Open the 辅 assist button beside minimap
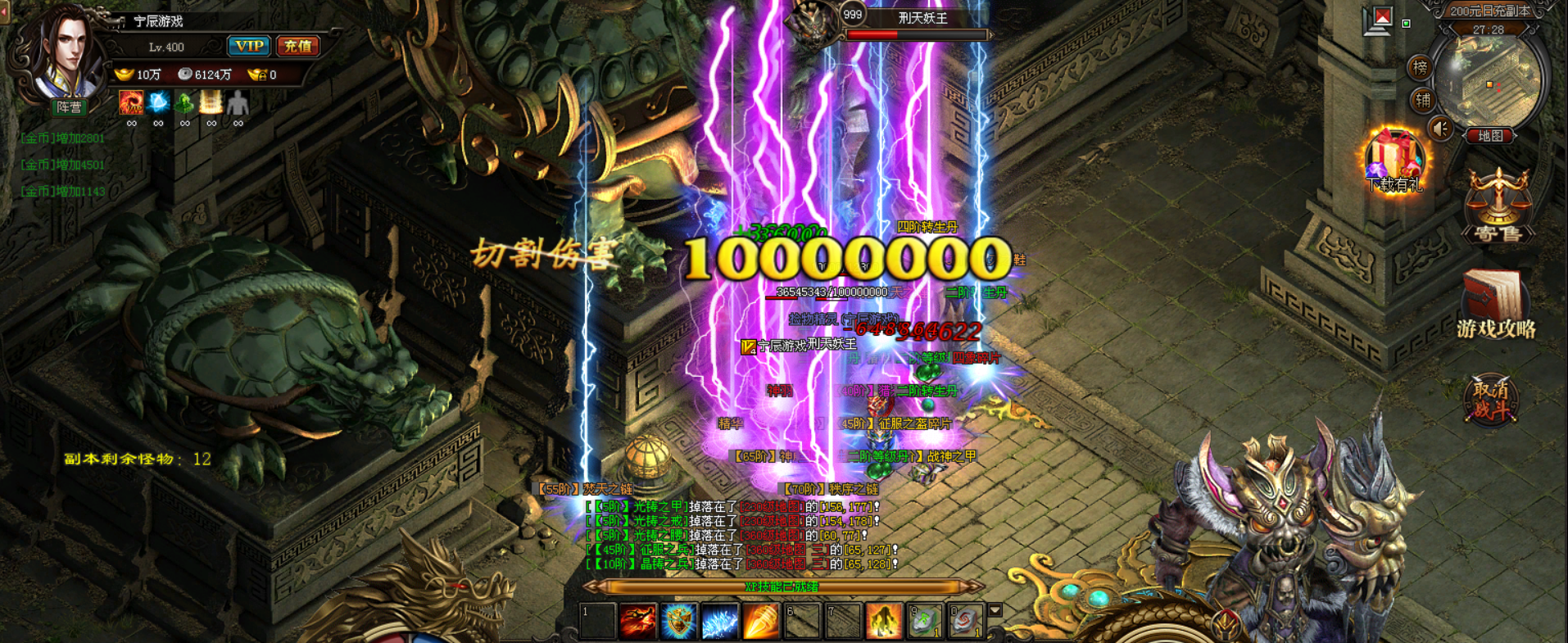This screenshot has width=1568, height=643. click(x=1423, y=100)
